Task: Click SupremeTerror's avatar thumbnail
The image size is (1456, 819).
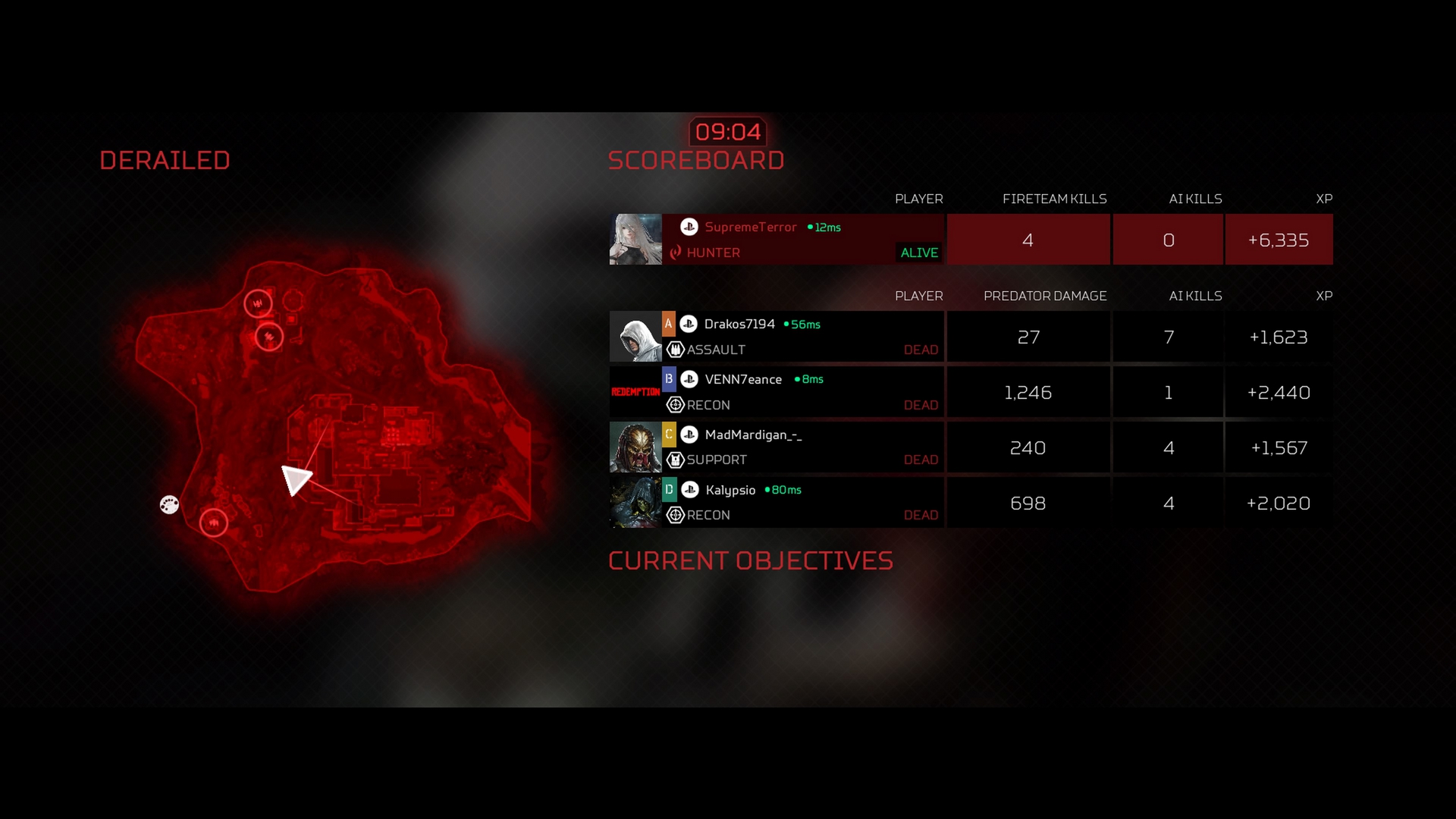Action: pyautogui.click(x=635, y=240)
